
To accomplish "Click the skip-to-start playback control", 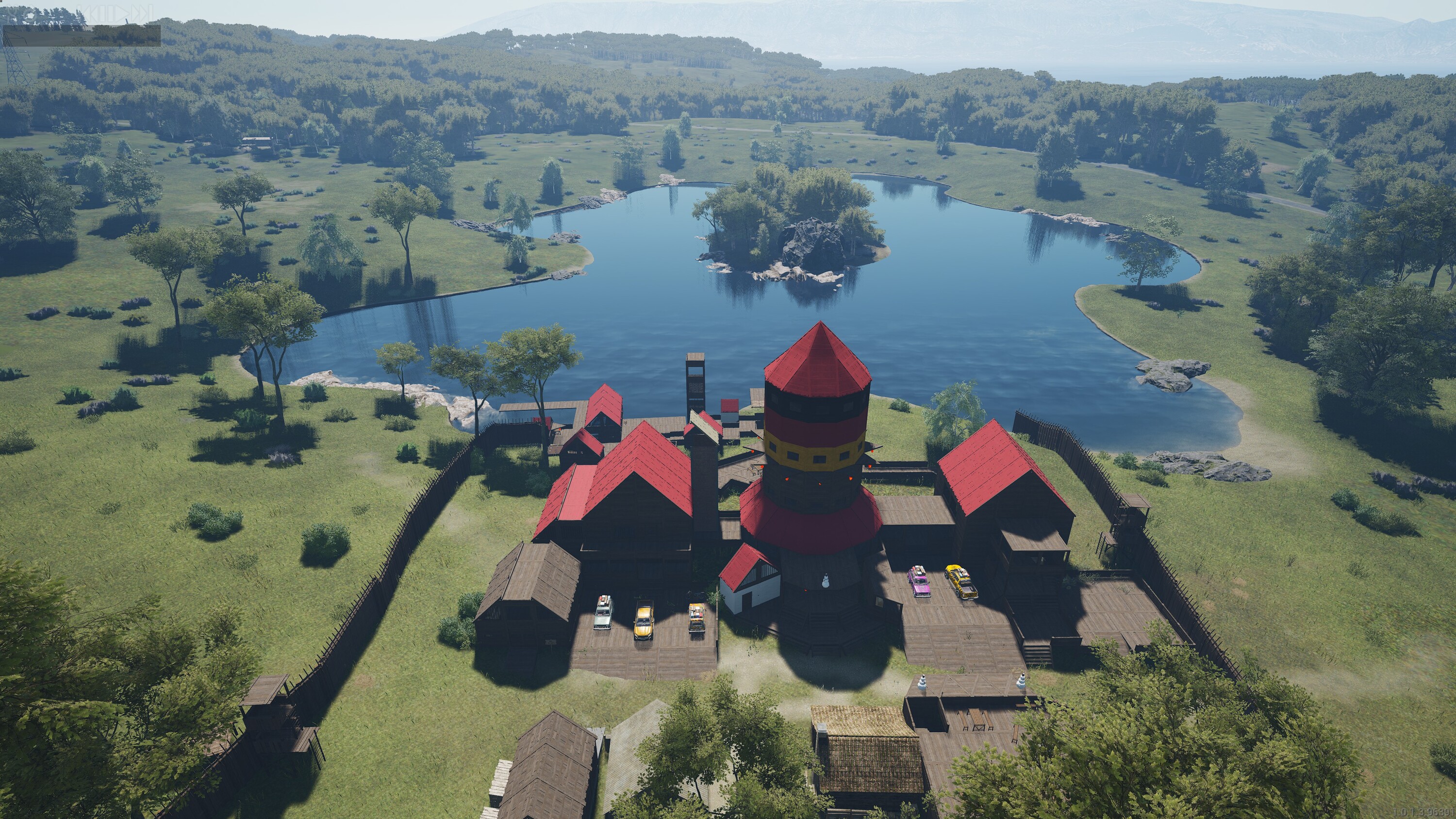I will coord(88,14).
